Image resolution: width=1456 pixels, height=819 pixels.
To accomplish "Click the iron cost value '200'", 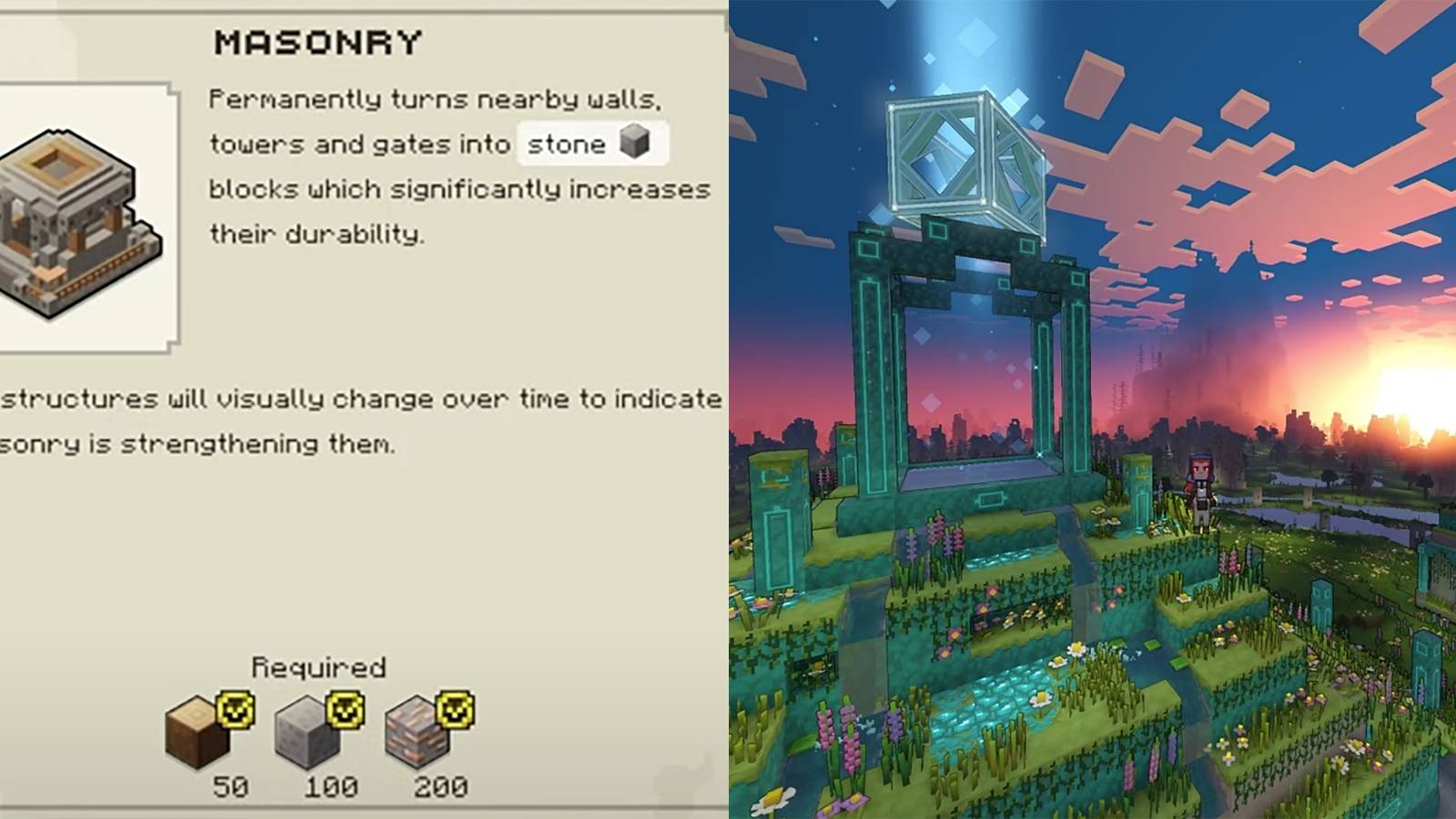I will [x=443, y=784].
